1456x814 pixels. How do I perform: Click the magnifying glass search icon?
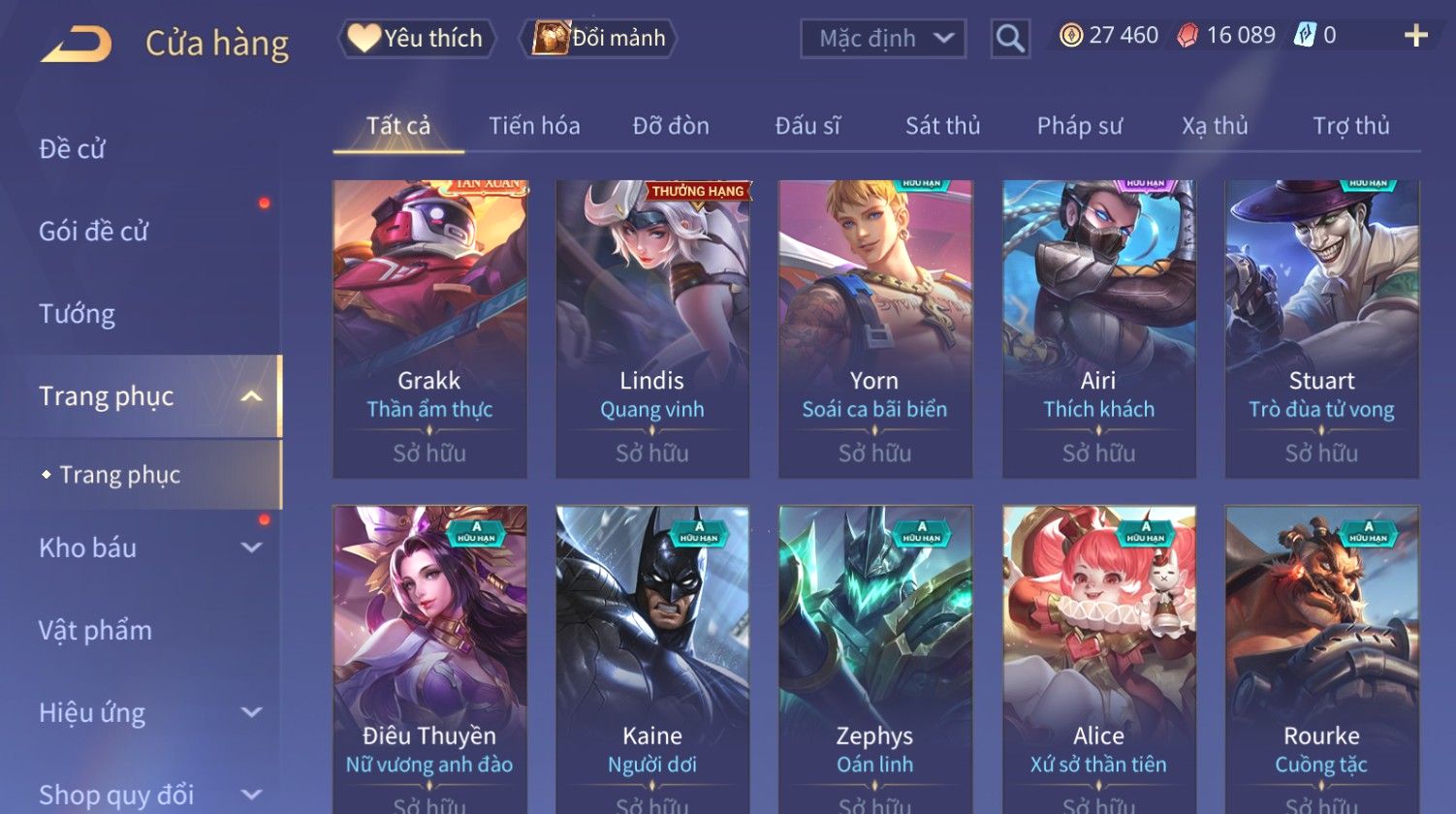pos(1010,39)
